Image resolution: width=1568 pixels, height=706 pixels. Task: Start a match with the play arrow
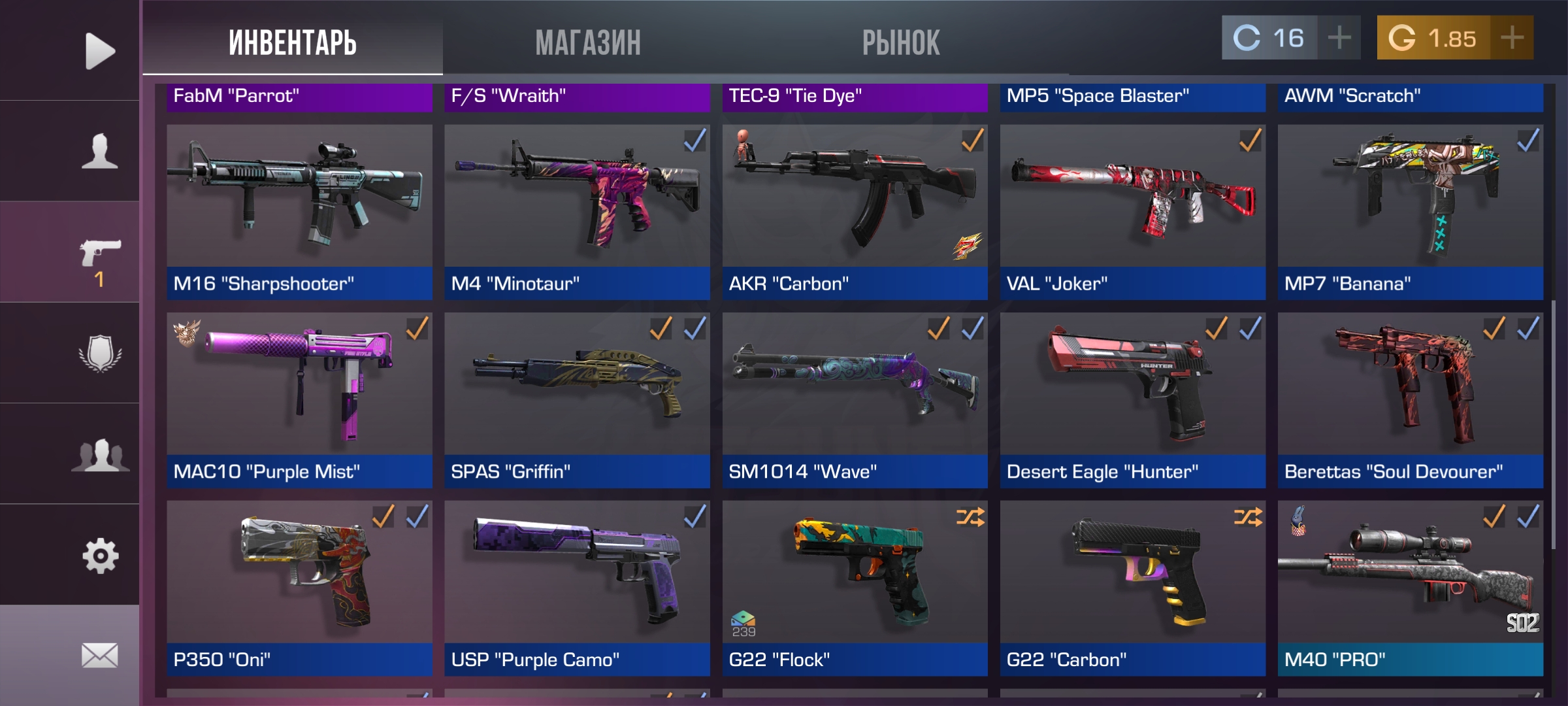click(99, 51)
